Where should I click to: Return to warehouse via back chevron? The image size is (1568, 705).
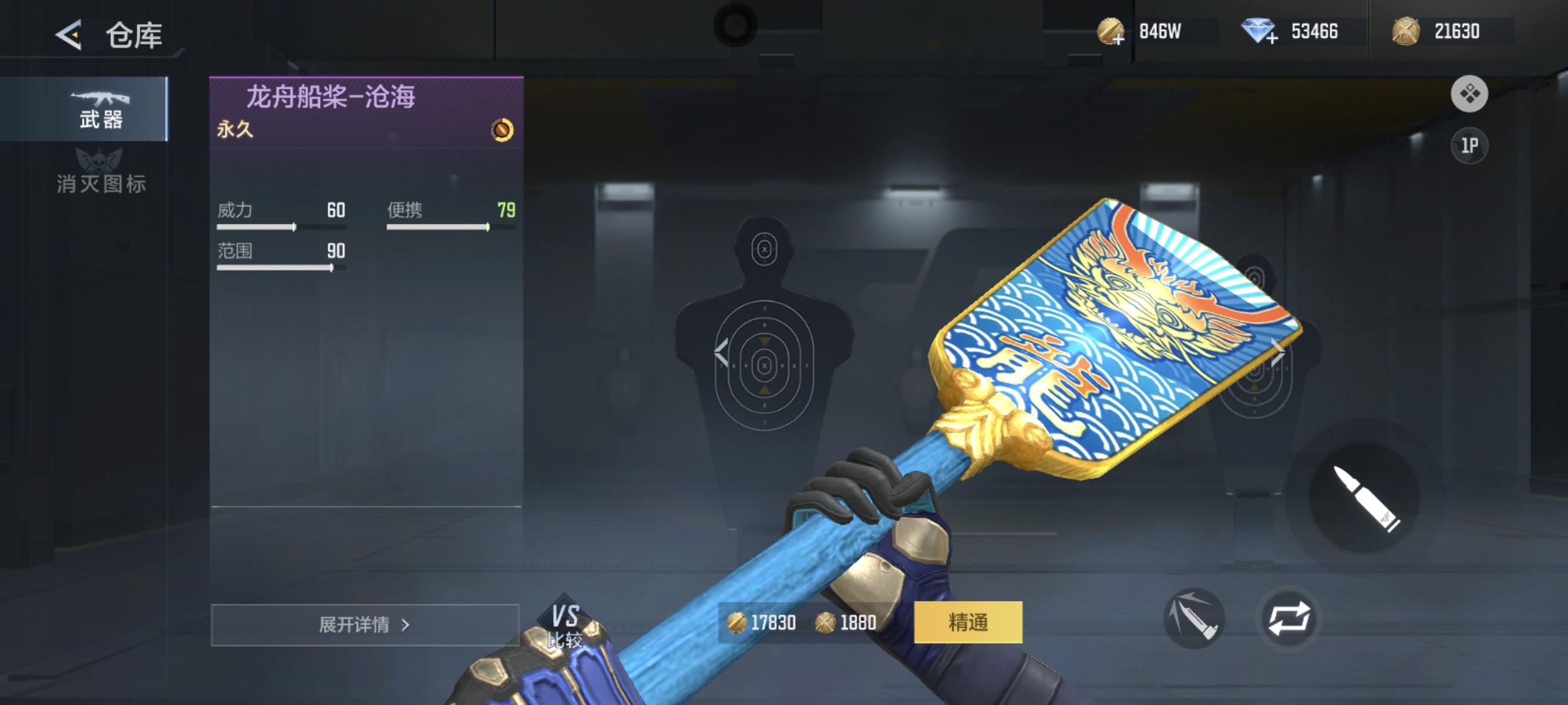point(69,35)
